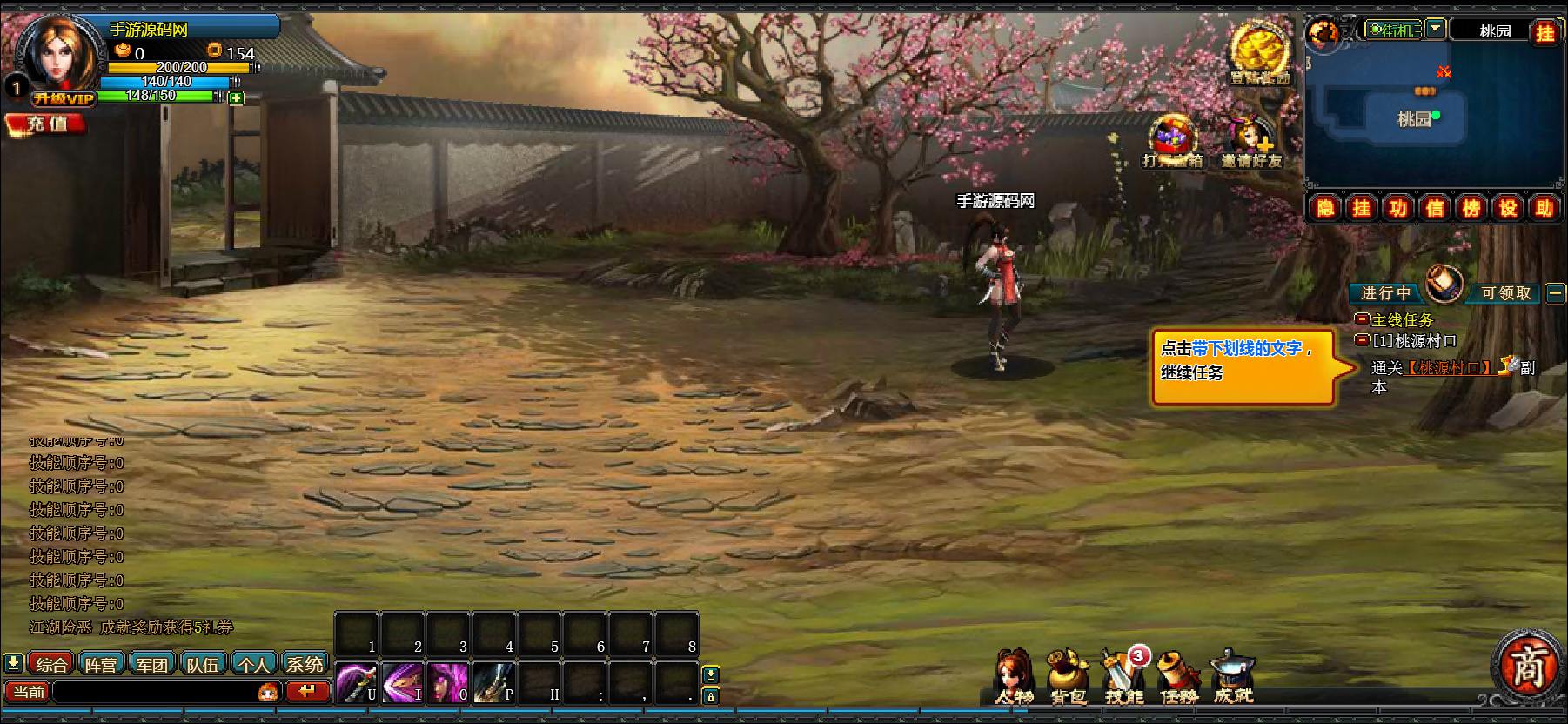Open the 技能 skills menu

[1122, 679]
